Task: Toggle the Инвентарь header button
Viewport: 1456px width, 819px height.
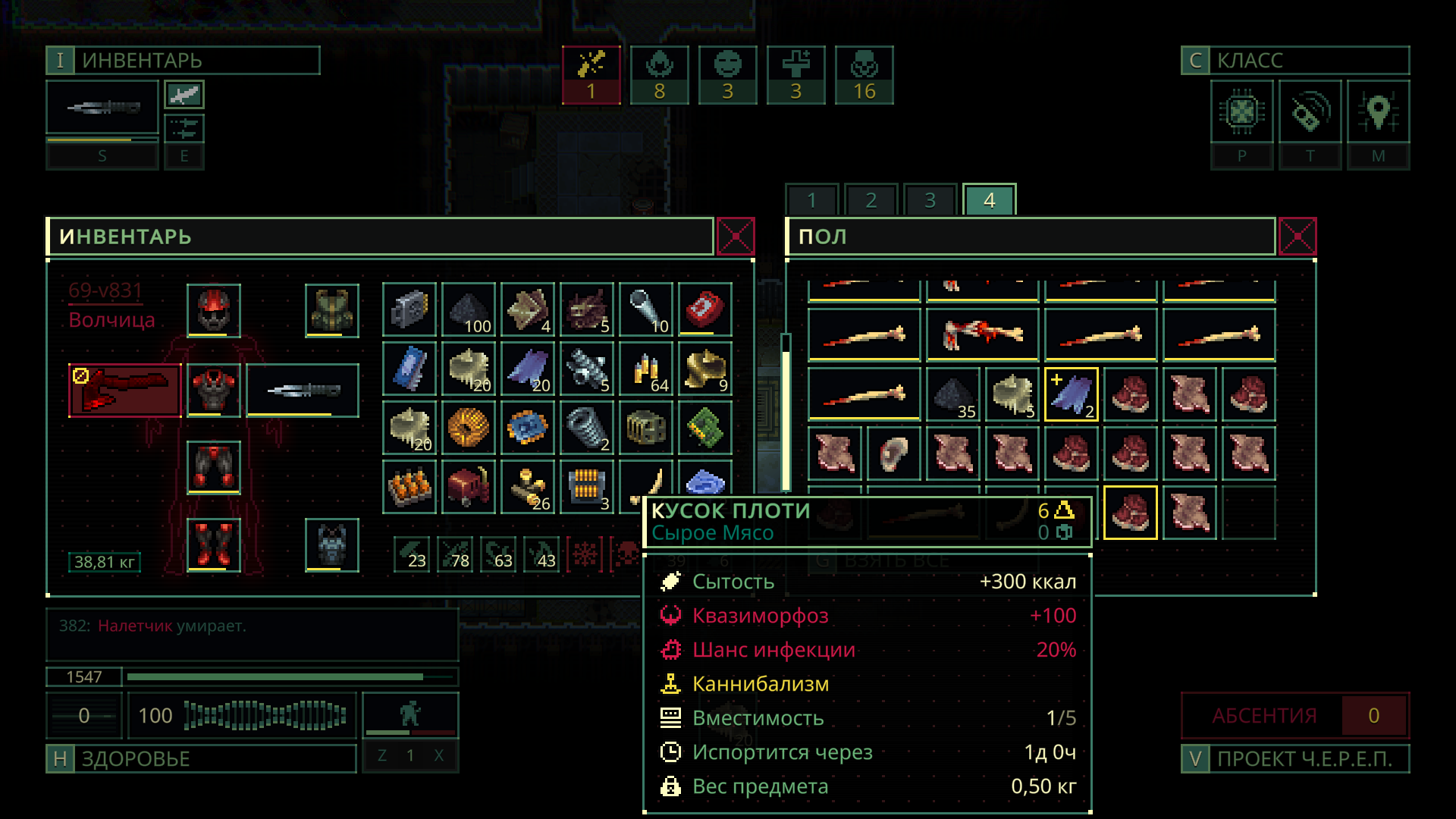Action: (183, 61)
